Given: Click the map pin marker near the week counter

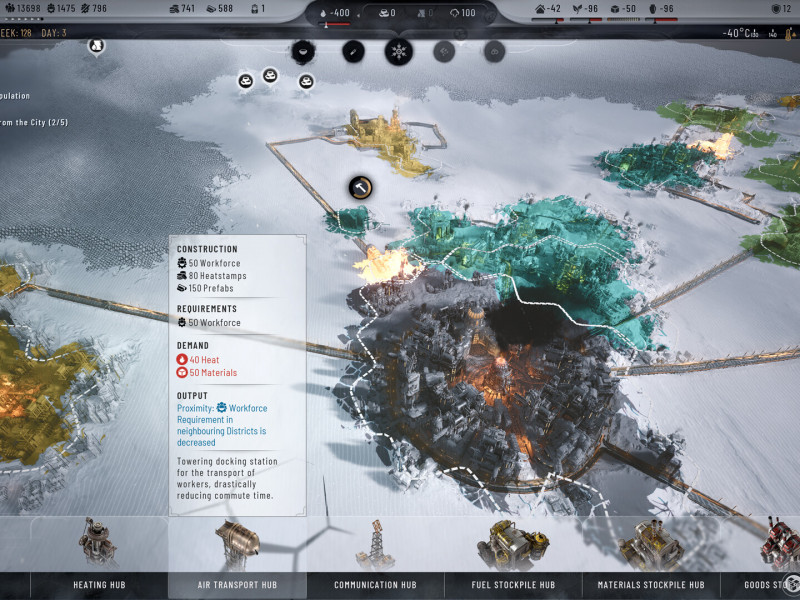Looking at the screenshot, I should (x=95, y=46).
